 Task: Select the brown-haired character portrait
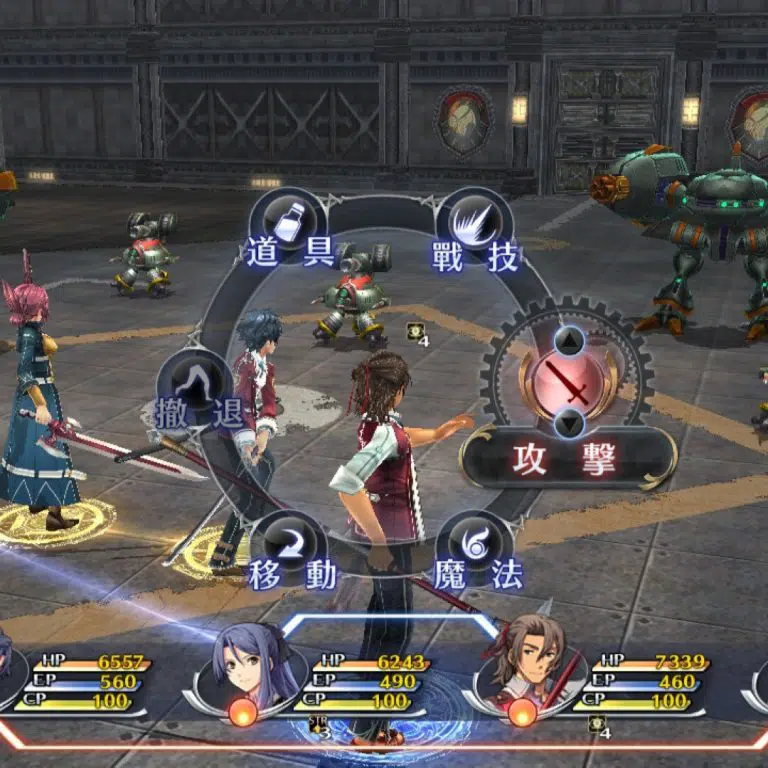[523, 662]
